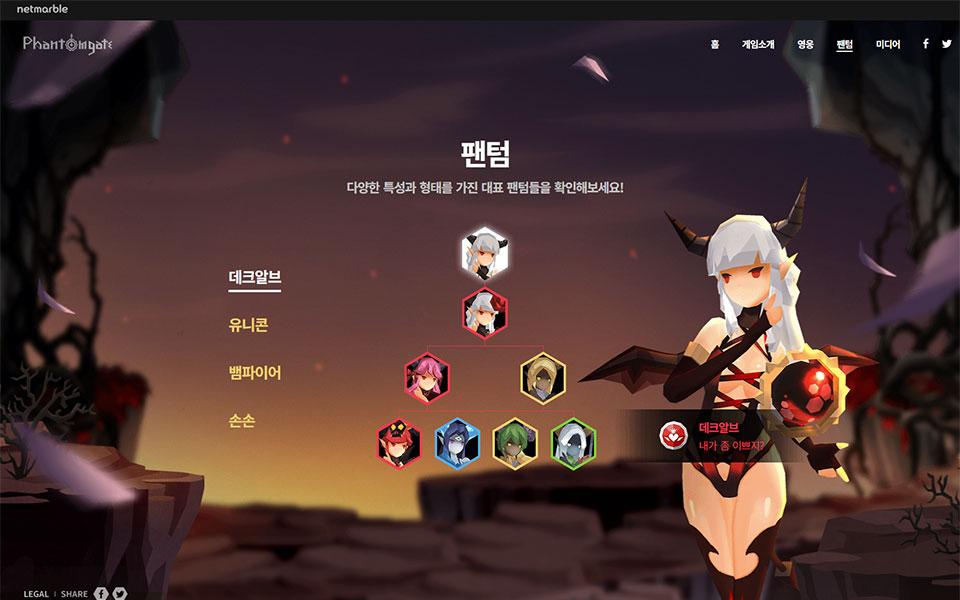Viewport: 960px width, 600px height.
Task: Select the white hexagon portrait at the top
Action: pyautogui.click(x=485, y=254)
